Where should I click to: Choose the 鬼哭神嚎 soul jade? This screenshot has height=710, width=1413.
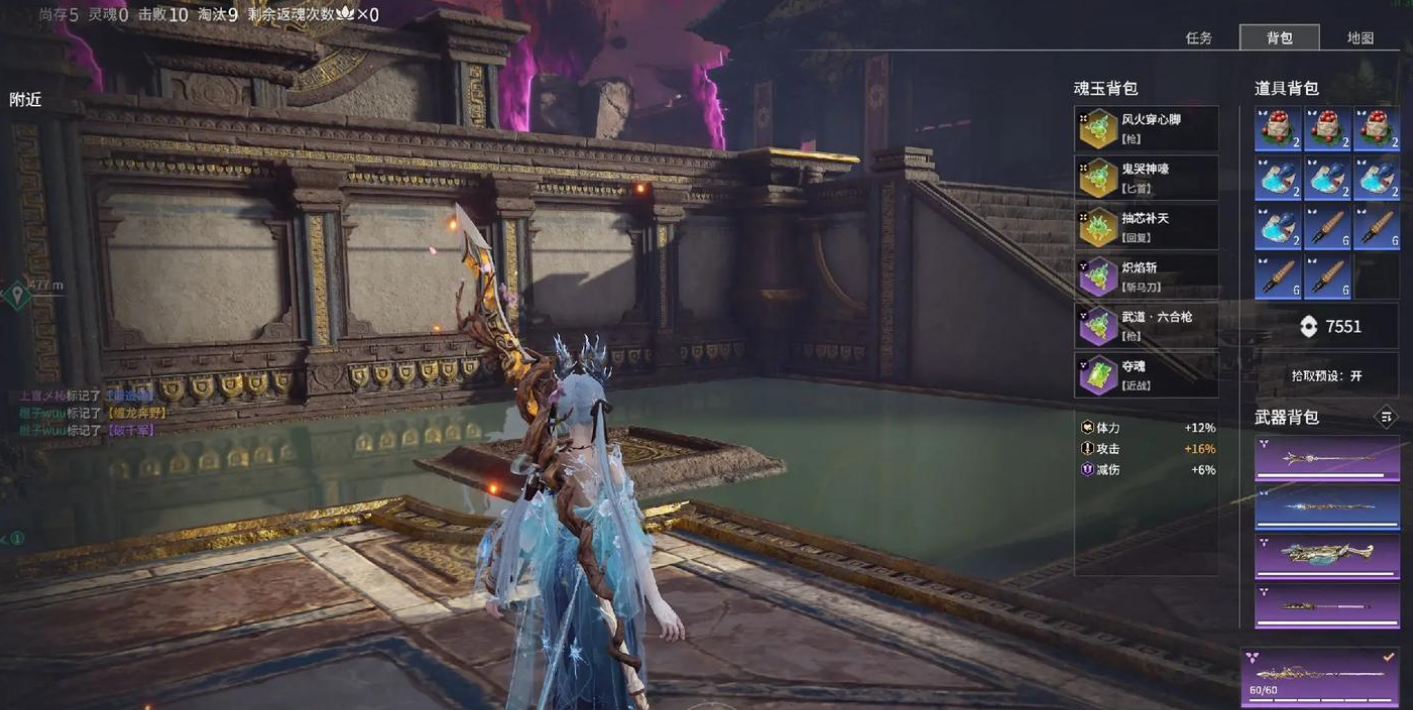[x=1146, y=177]
